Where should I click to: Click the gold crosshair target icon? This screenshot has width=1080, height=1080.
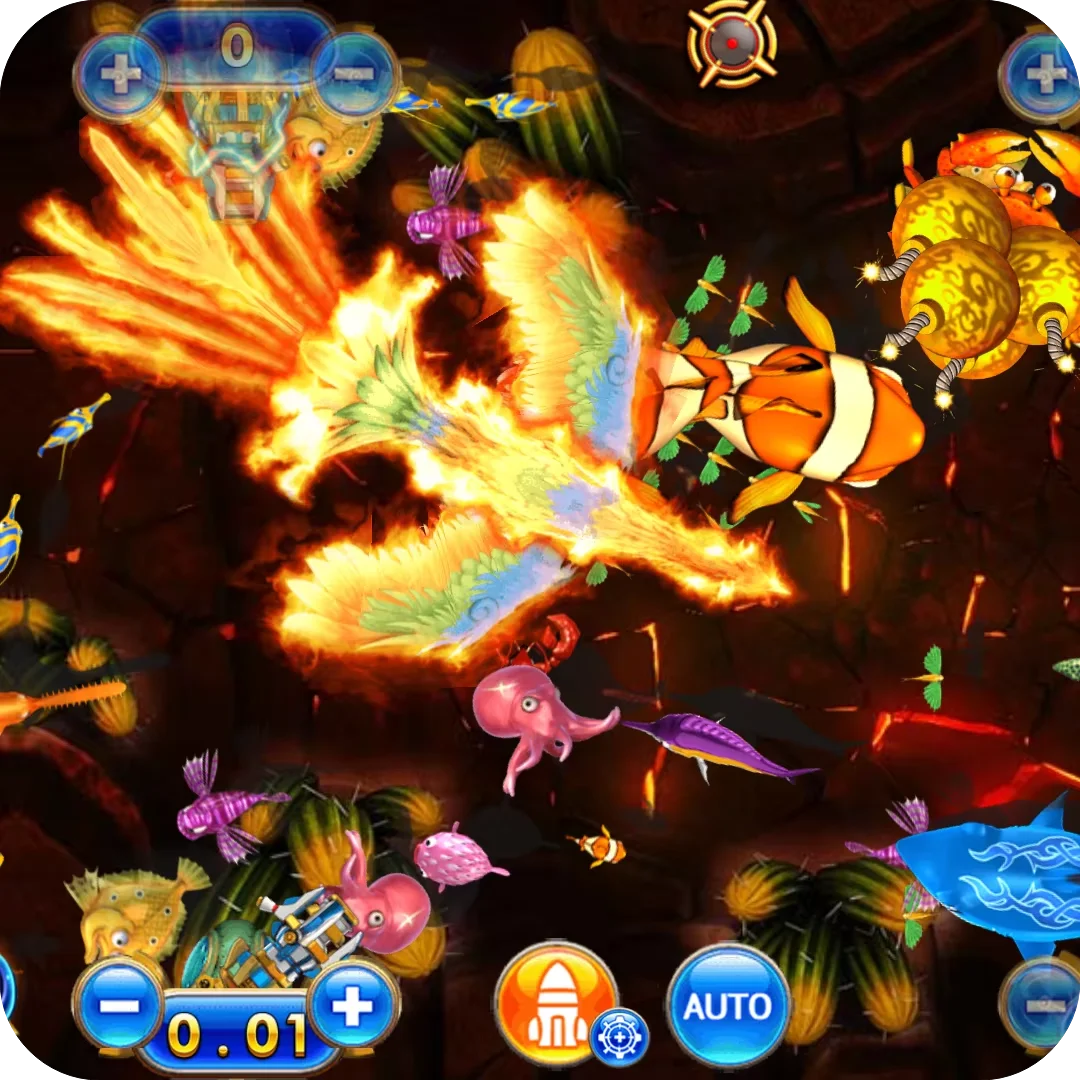click(732, 41)
